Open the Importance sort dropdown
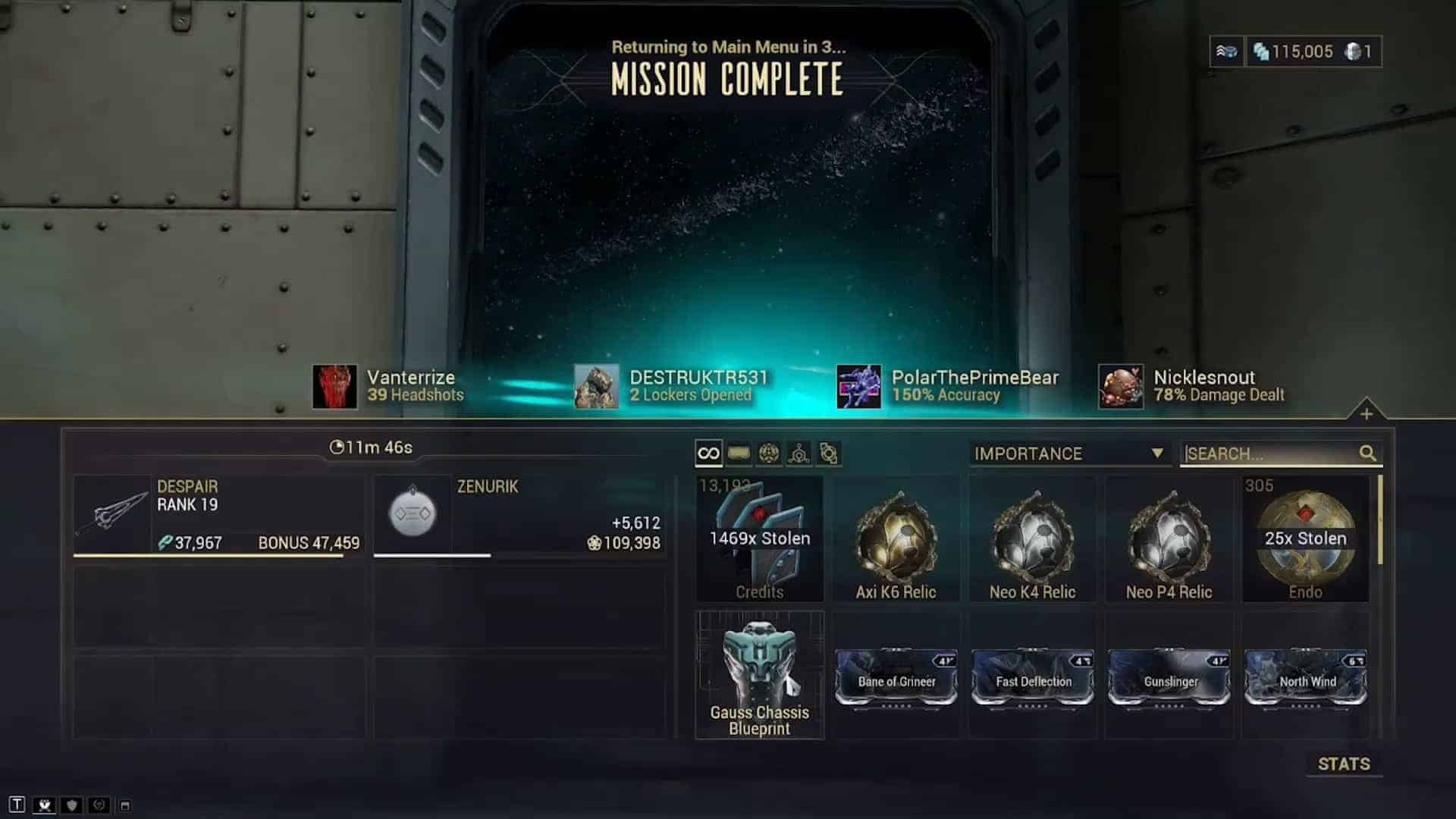The width and height of the screenshot is (1456, 819). (1068, 453)
